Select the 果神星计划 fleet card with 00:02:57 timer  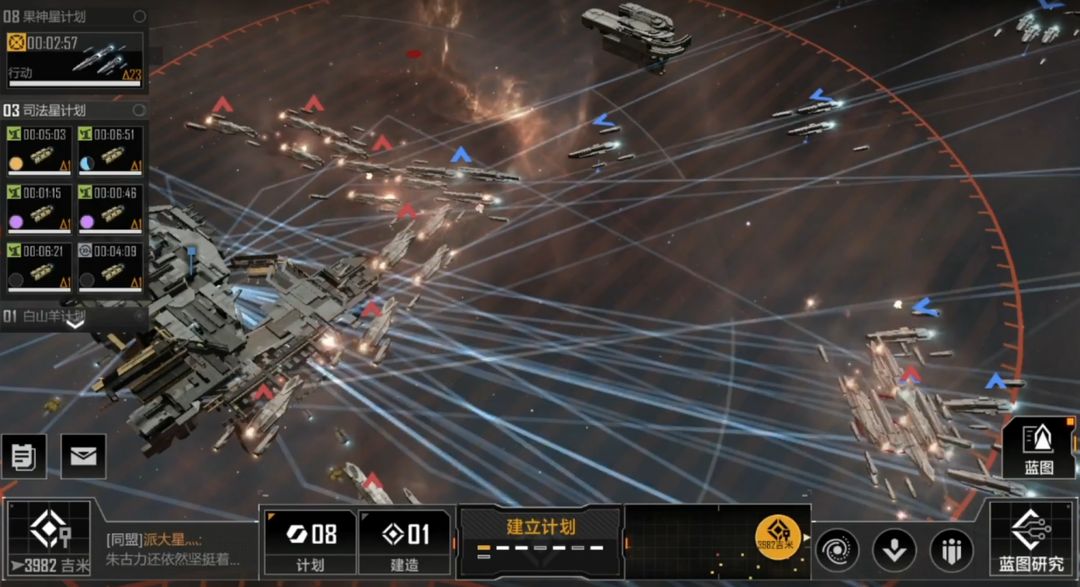click(x=75, y=58)
